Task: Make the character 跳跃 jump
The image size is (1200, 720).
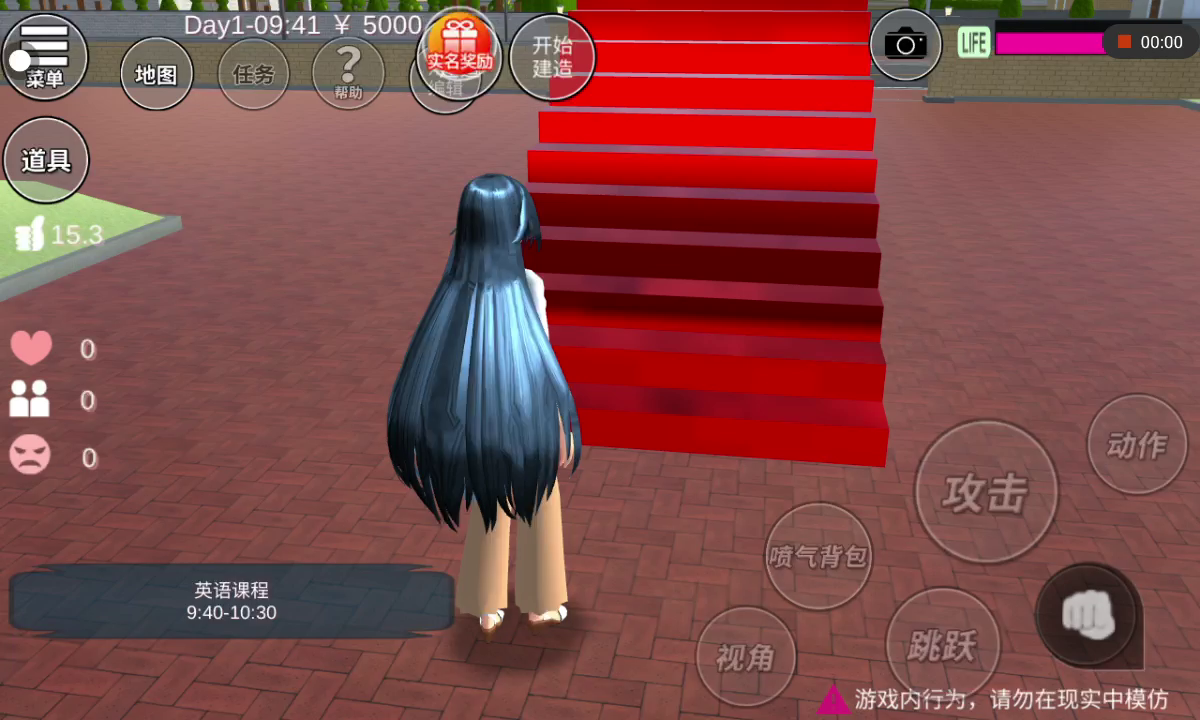Action: [942, 645]
